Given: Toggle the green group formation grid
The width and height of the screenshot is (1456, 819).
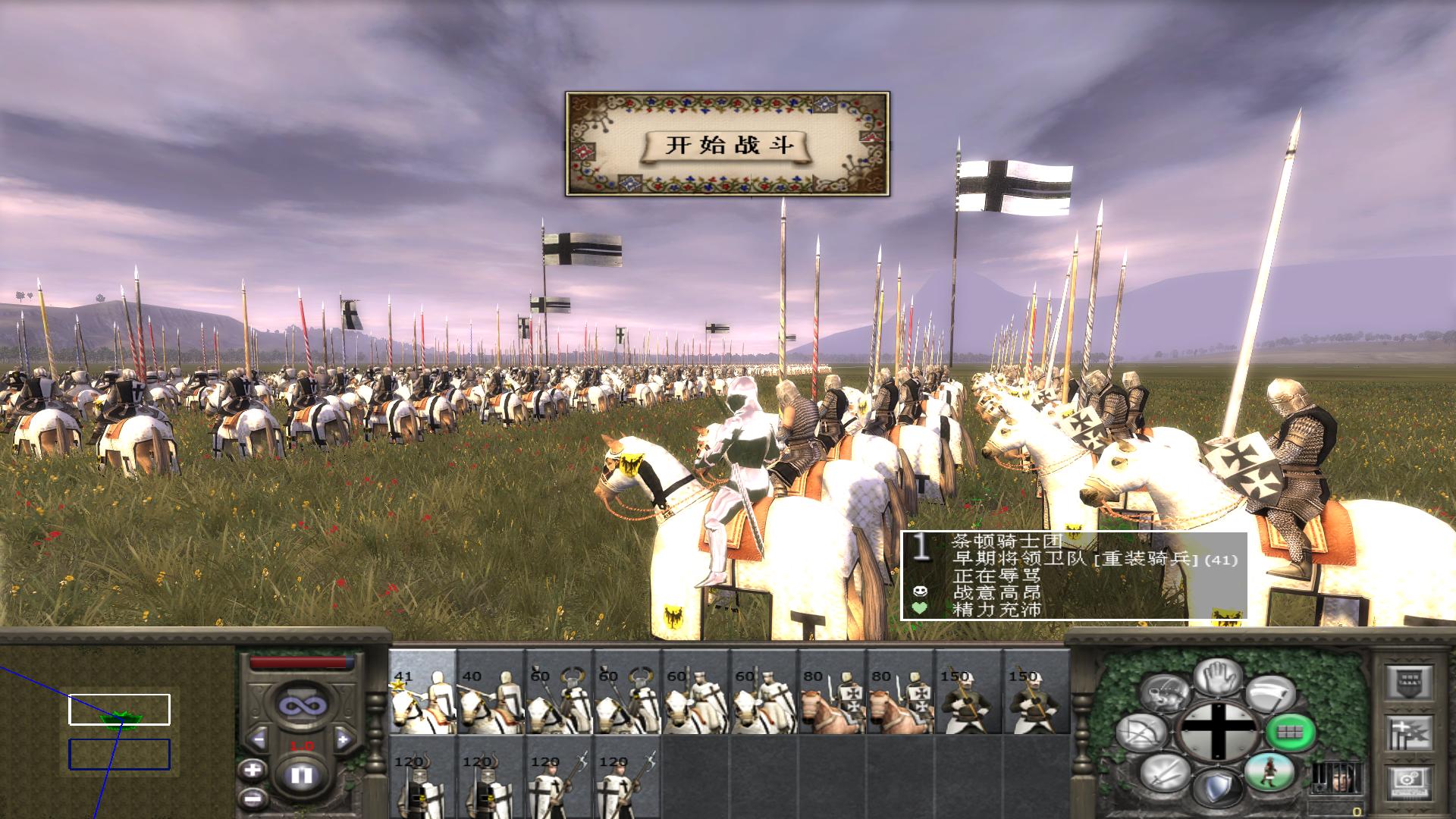Looking at the screenshot, I should [1290, 732].
